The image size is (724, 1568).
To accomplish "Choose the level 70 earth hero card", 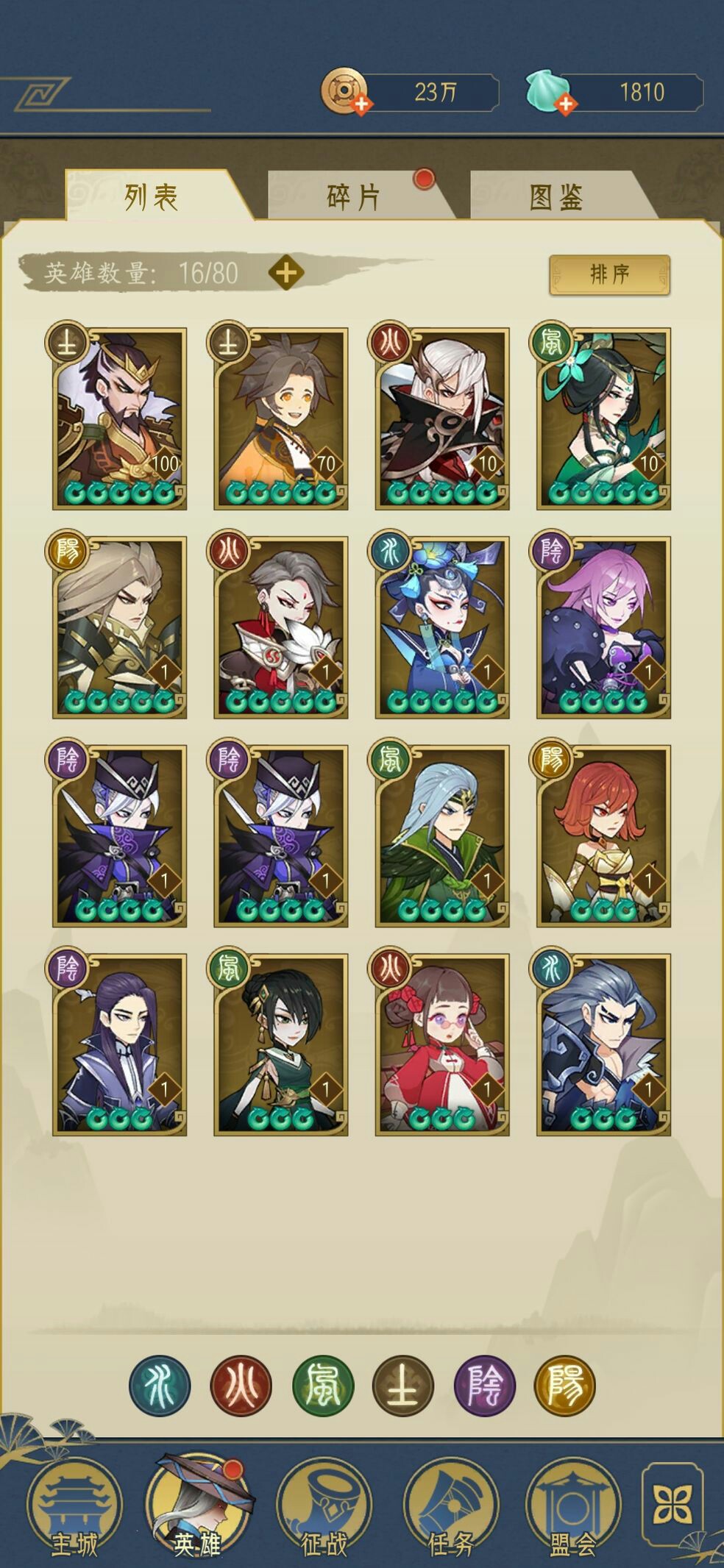I will point(280,418).
